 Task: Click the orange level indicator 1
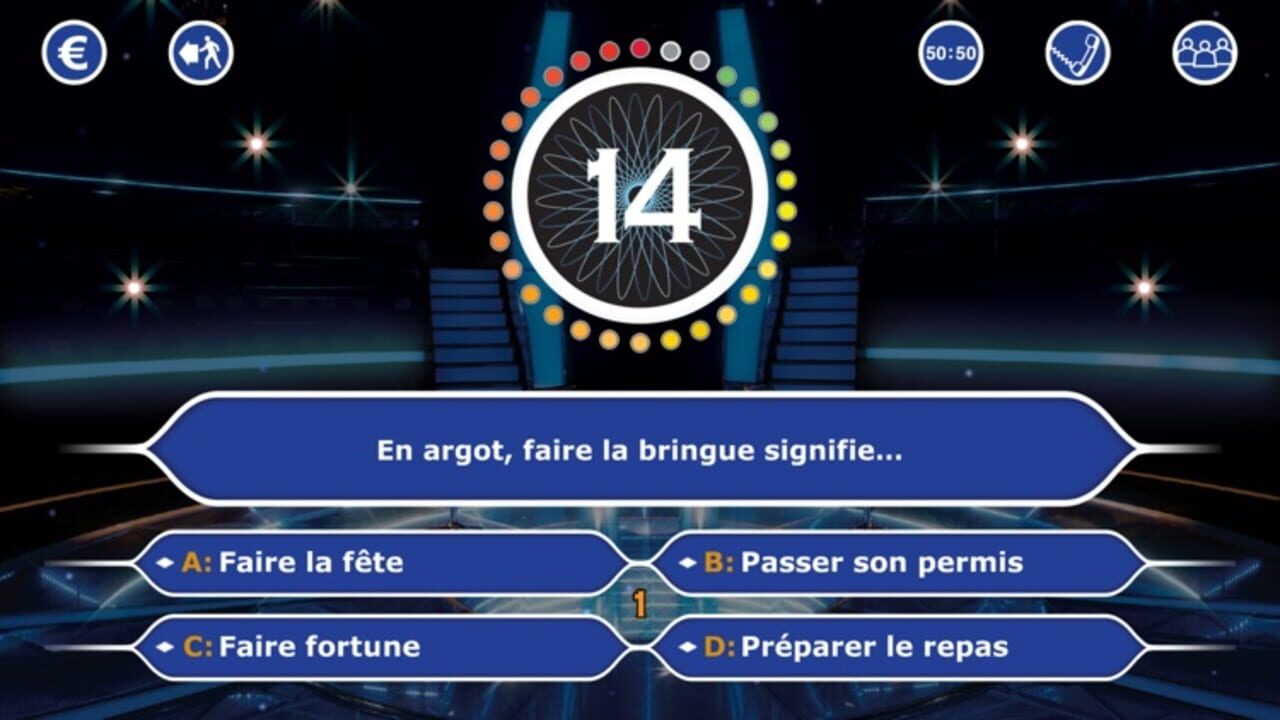[x=639, y=601]
